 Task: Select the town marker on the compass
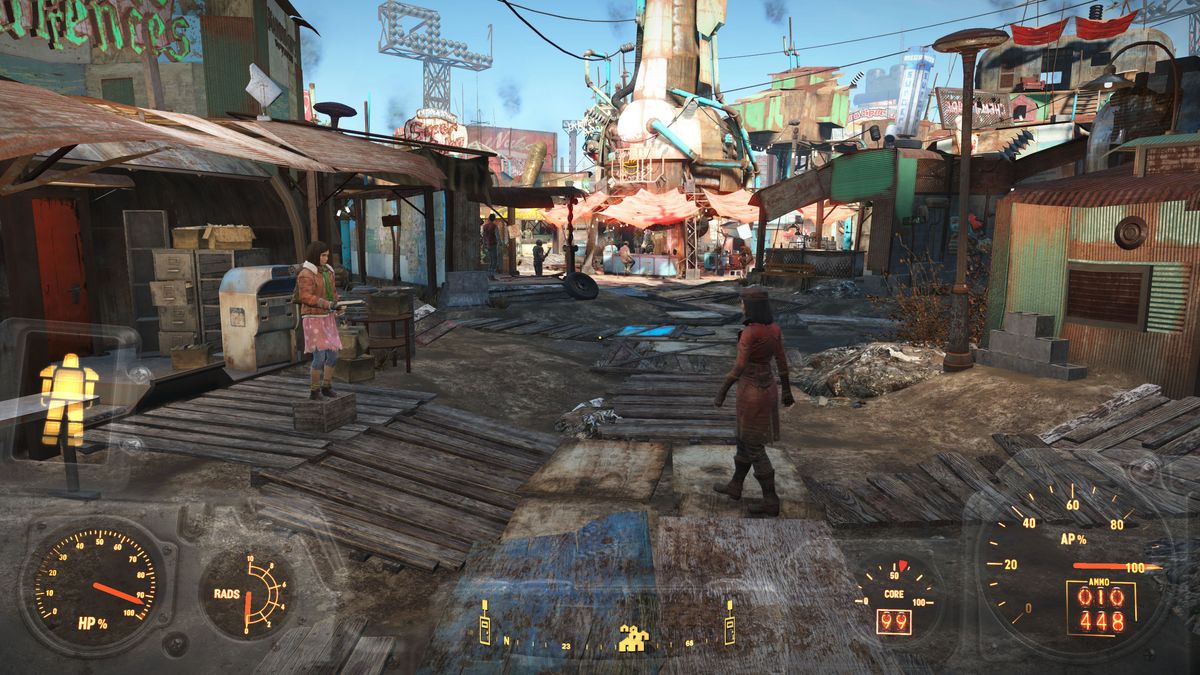pos(633,638)
